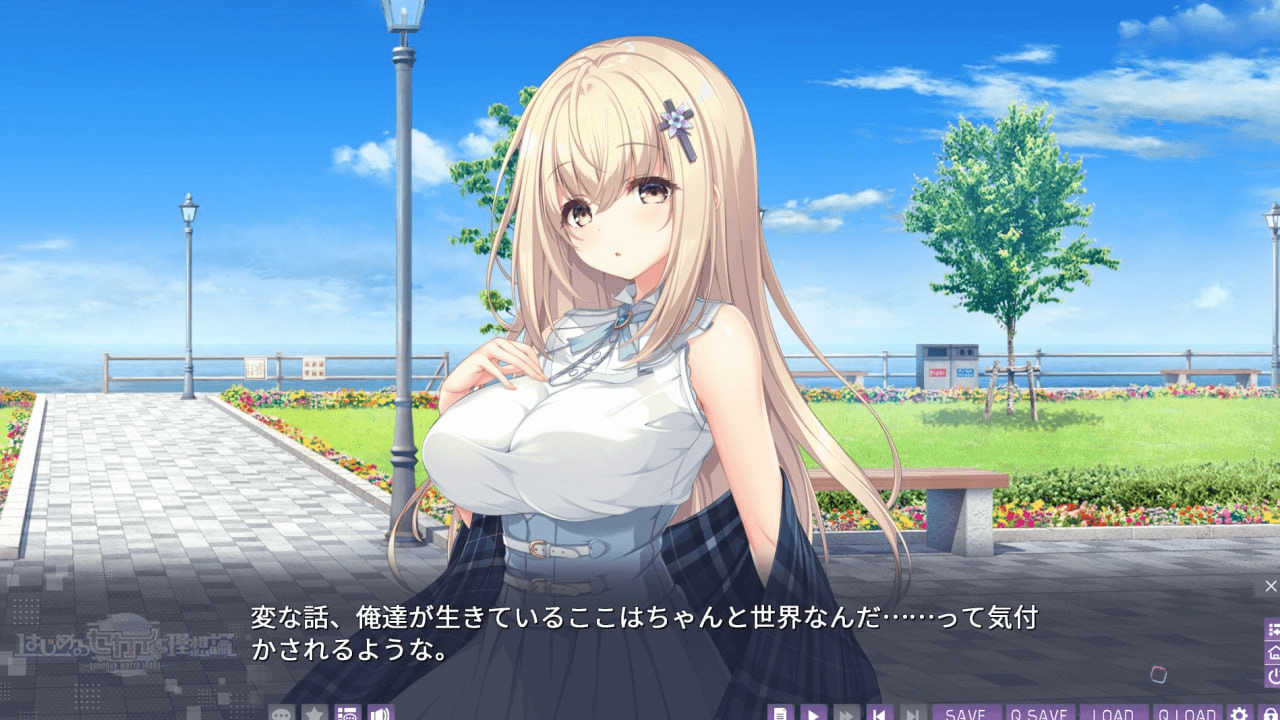Open the SAVE menu
1280x720 pixels.
(x=966, y=713)
